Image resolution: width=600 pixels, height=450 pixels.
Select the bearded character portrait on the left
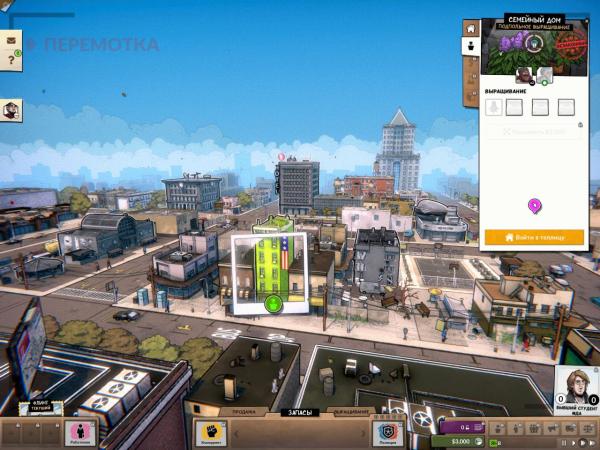coord(12,111)
